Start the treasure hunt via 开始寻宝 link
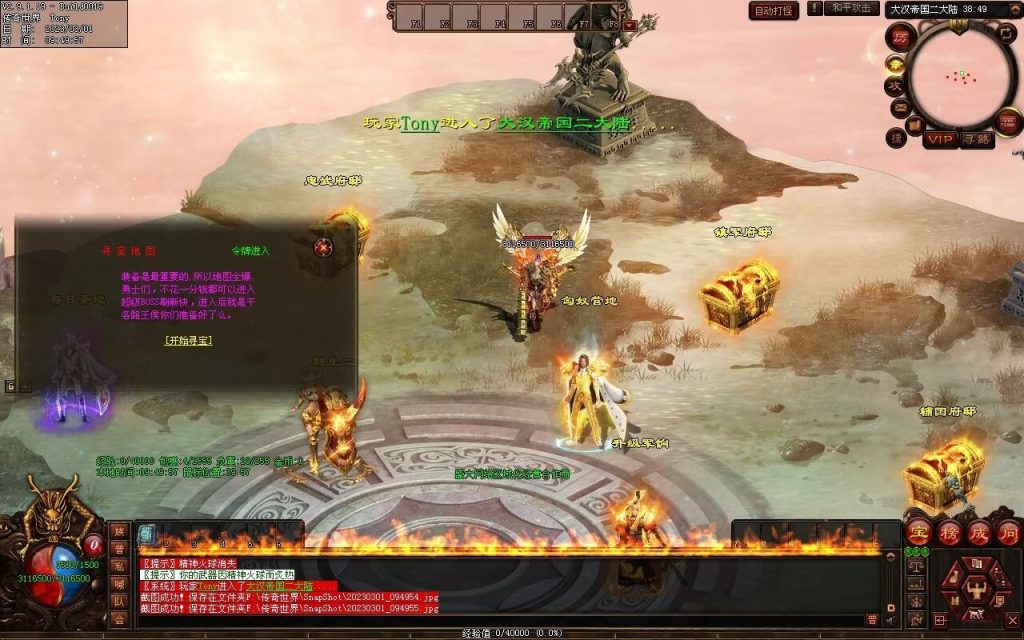Screen dimensions: 1024x640 tap(188, 340)
